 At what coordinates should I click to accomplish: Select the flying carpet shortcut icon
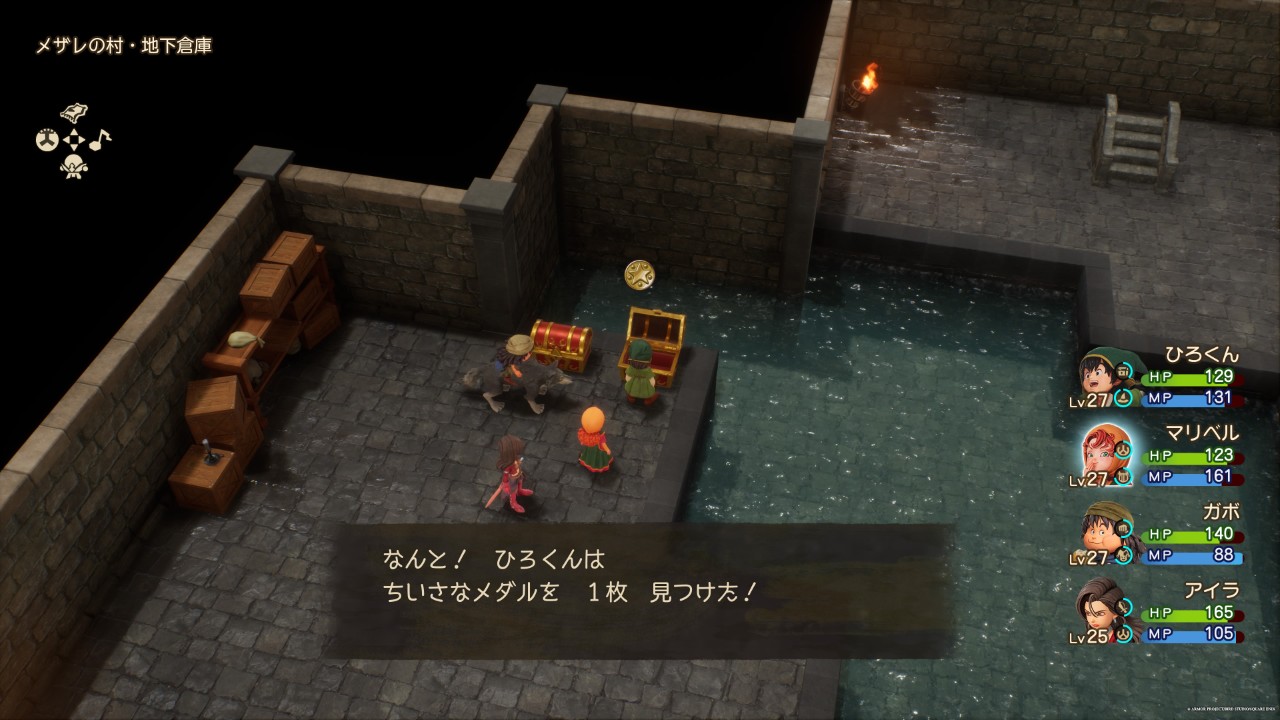(x=72, y=113)
